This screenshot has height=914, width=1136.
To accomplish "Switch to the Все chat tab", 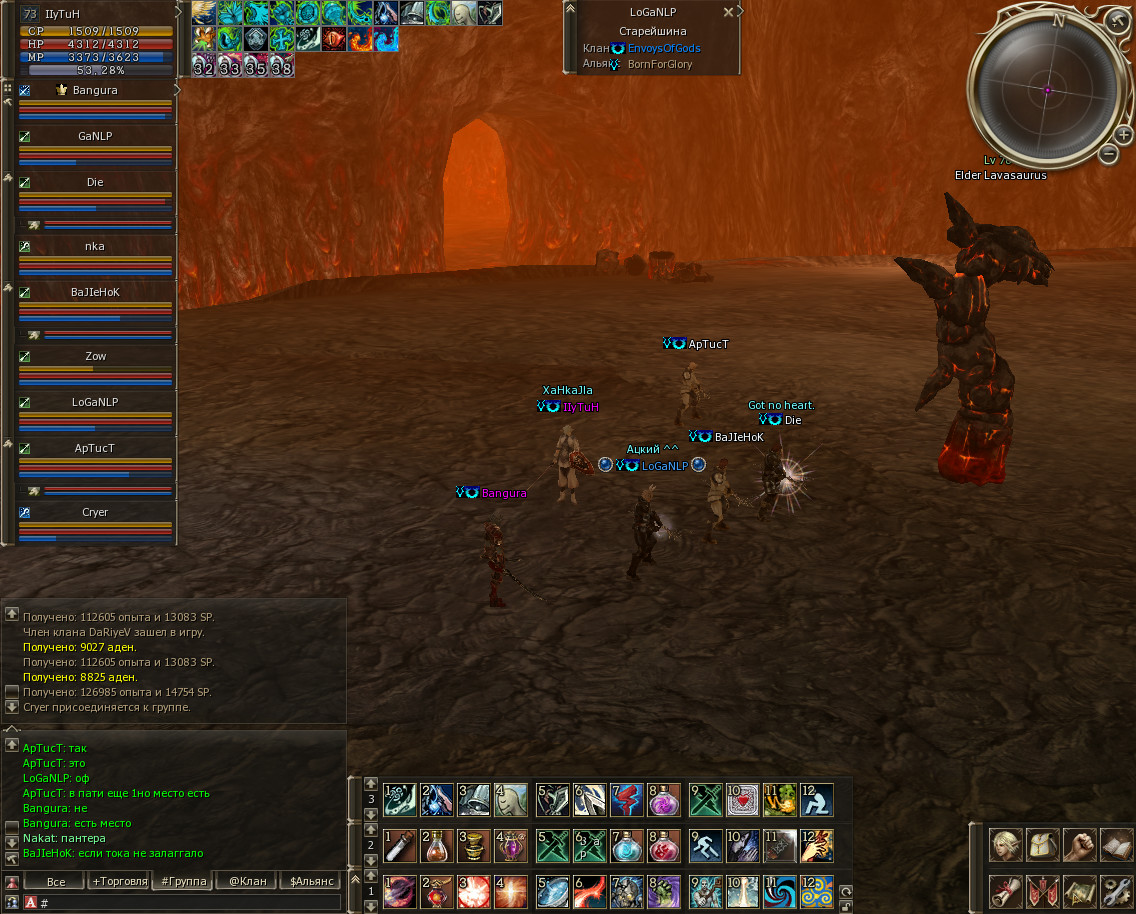I will pyautogui.click(x=56, y=881).
